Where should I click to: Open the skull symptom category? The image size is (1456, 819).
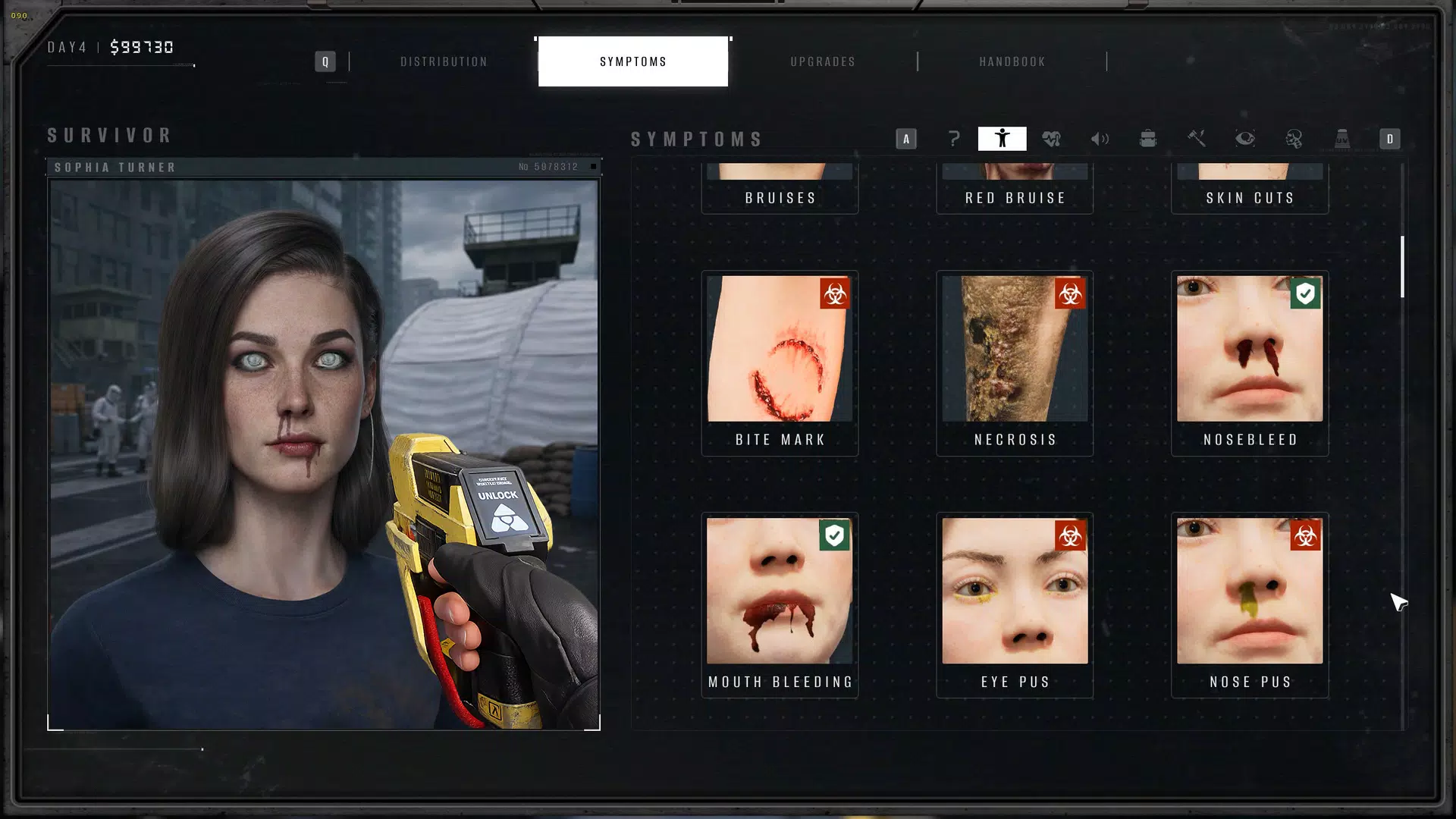(x=1294, y=139)
